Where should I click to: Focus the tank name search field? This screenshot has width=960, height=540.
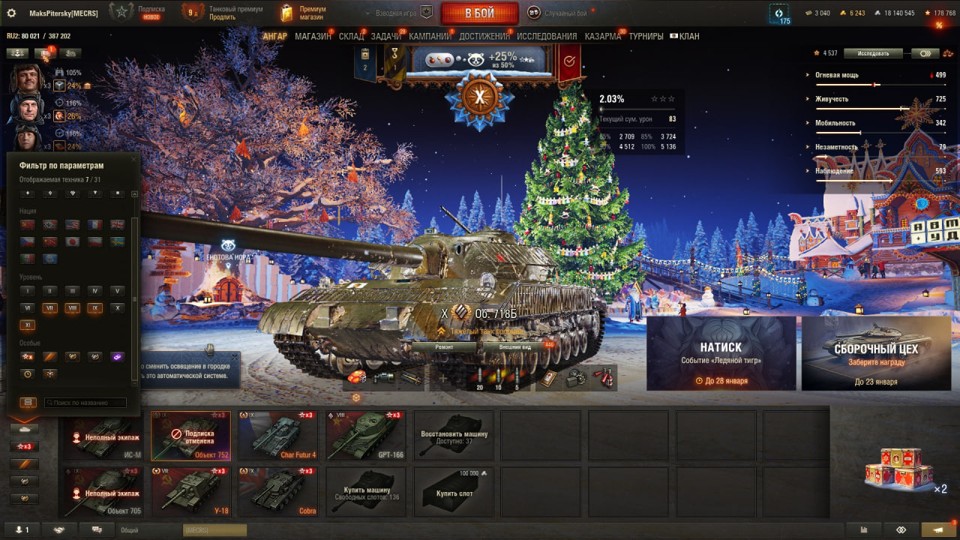click(86, 403)
